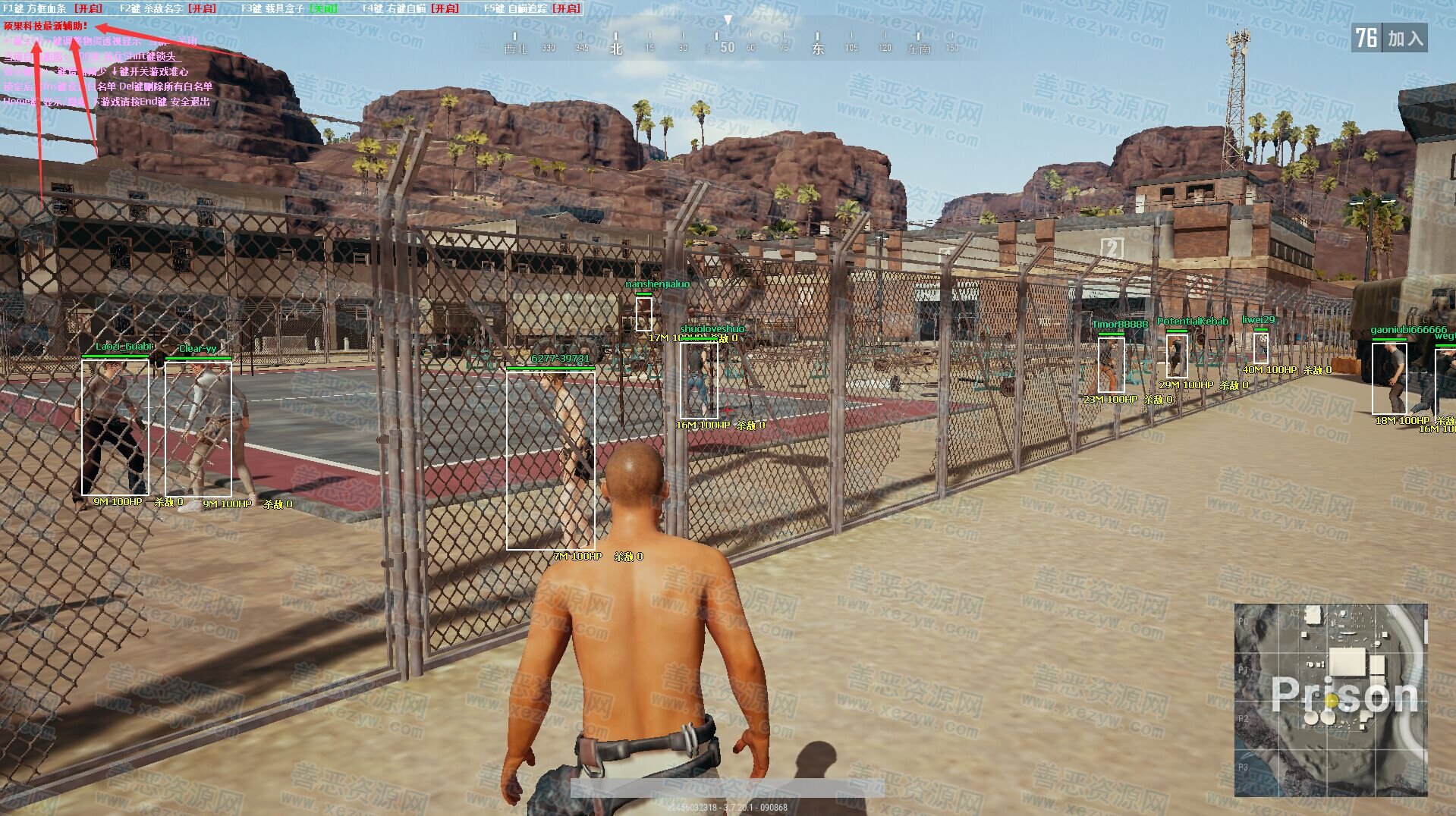Click the Prison minimap

point(1330,699)
